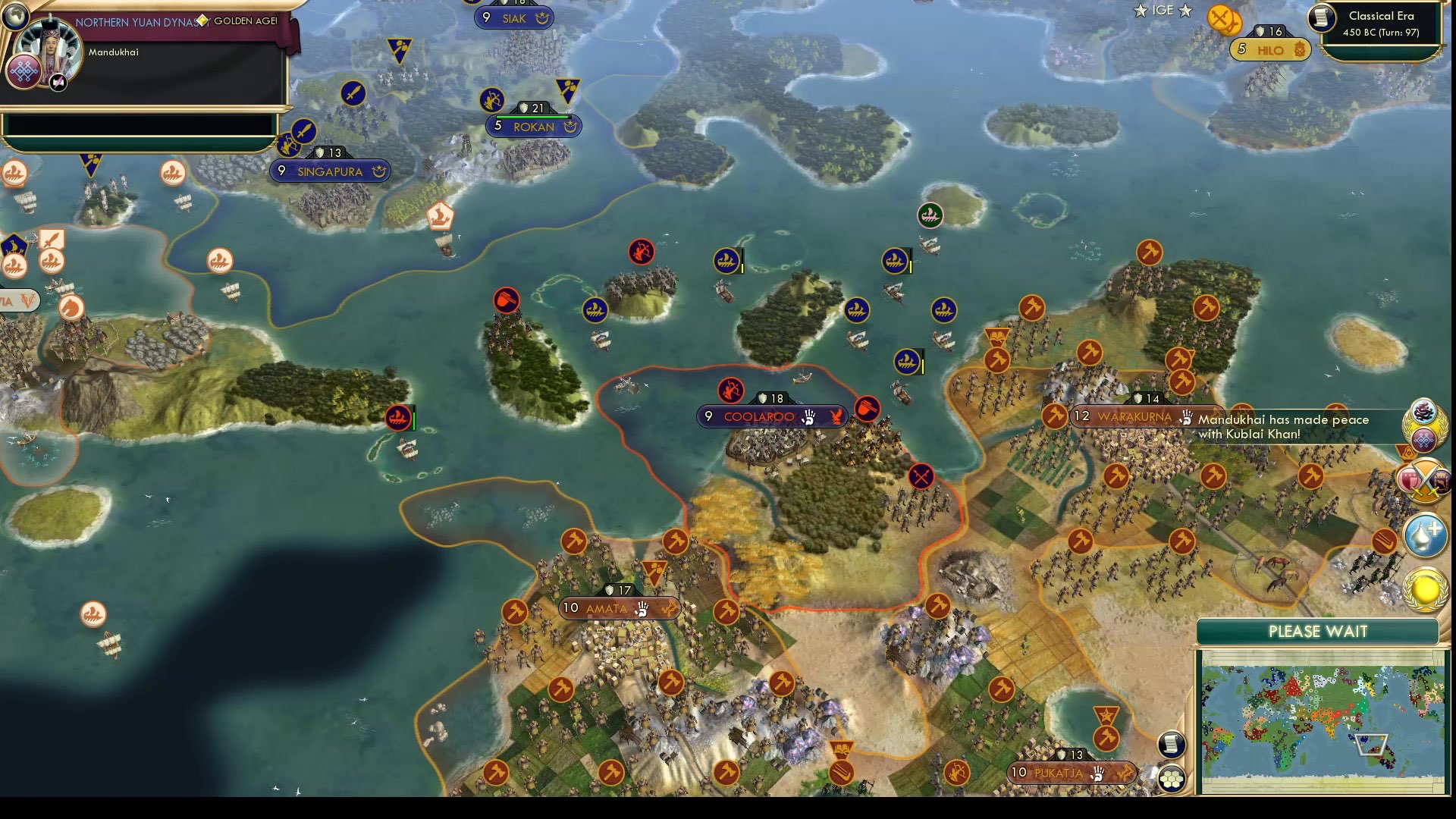The height and width of the screenshot is (819, 1456).
Task: Click the notification log scroll icon near minimap
Action: click(x=1171, y=745)
